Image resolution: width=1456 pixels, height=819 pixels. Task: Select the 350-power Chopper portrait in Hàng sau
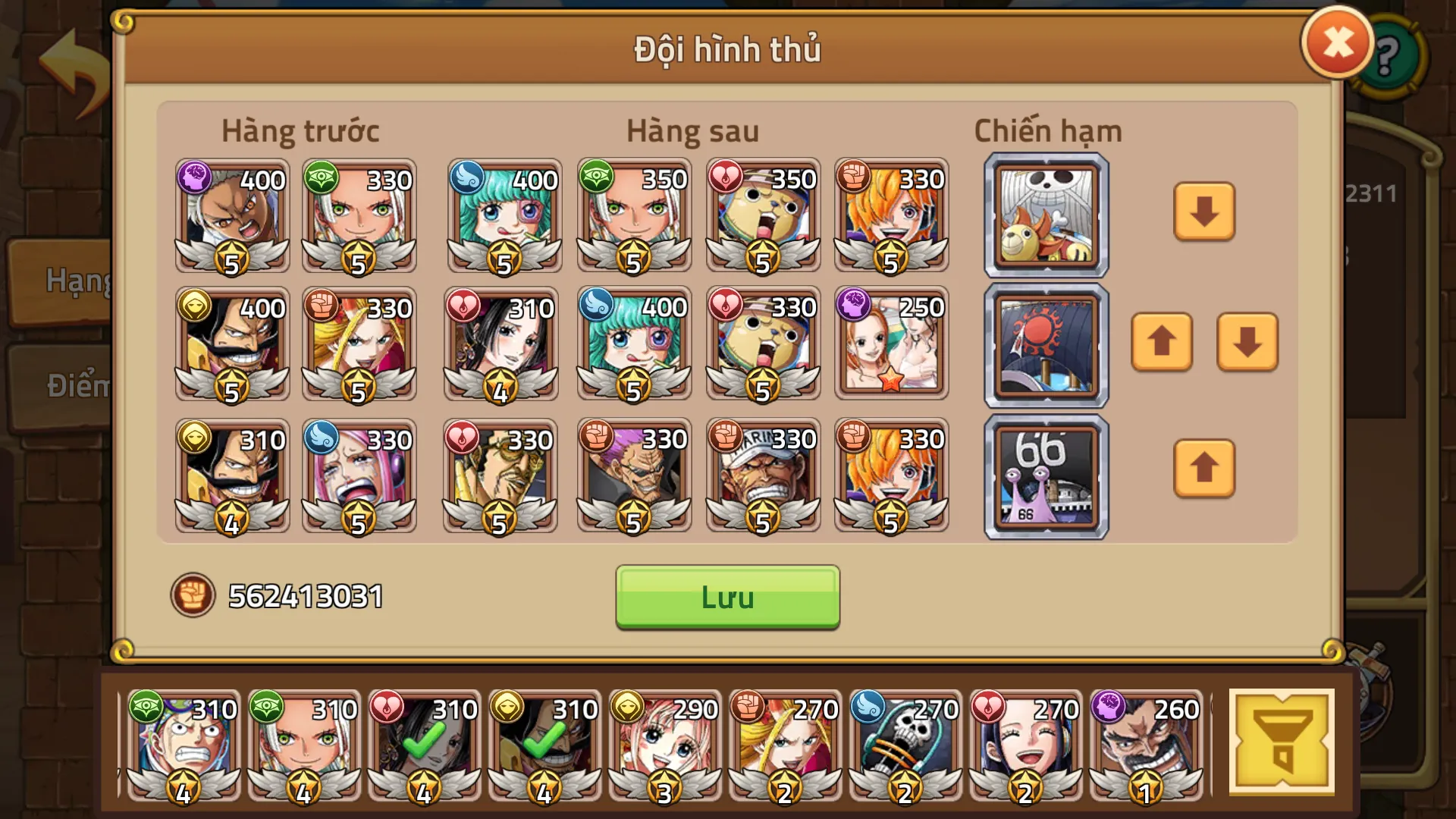[762, 216]
